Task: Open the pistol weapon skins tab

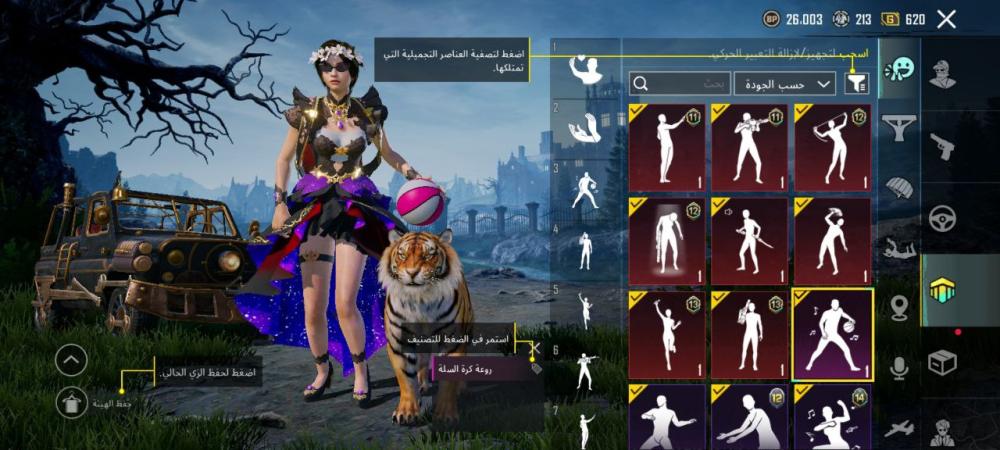Action: coord(942,147)
